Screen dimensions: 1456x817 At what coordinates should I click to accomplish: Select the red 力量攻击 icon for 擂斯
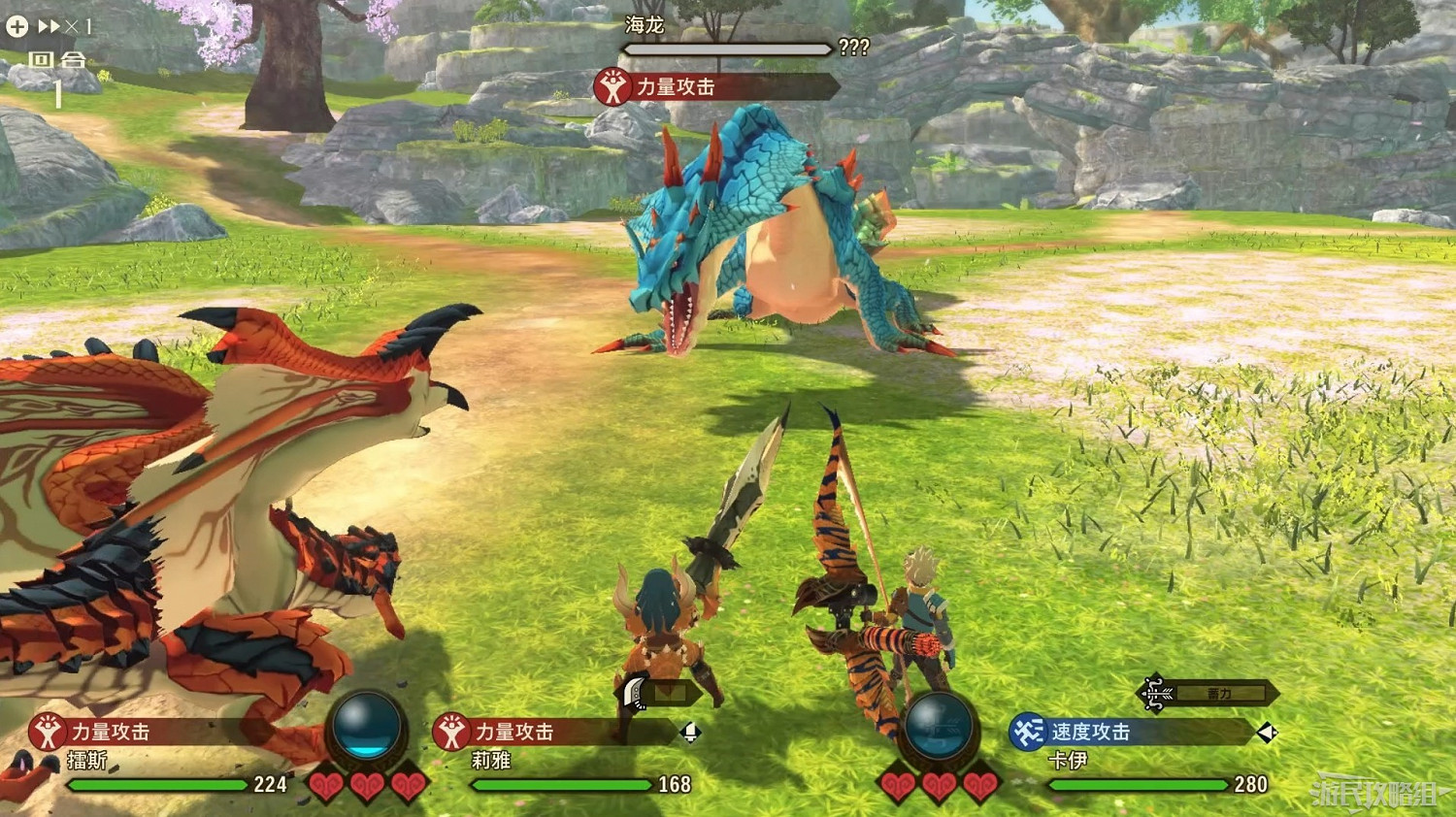tap(46, 734)
